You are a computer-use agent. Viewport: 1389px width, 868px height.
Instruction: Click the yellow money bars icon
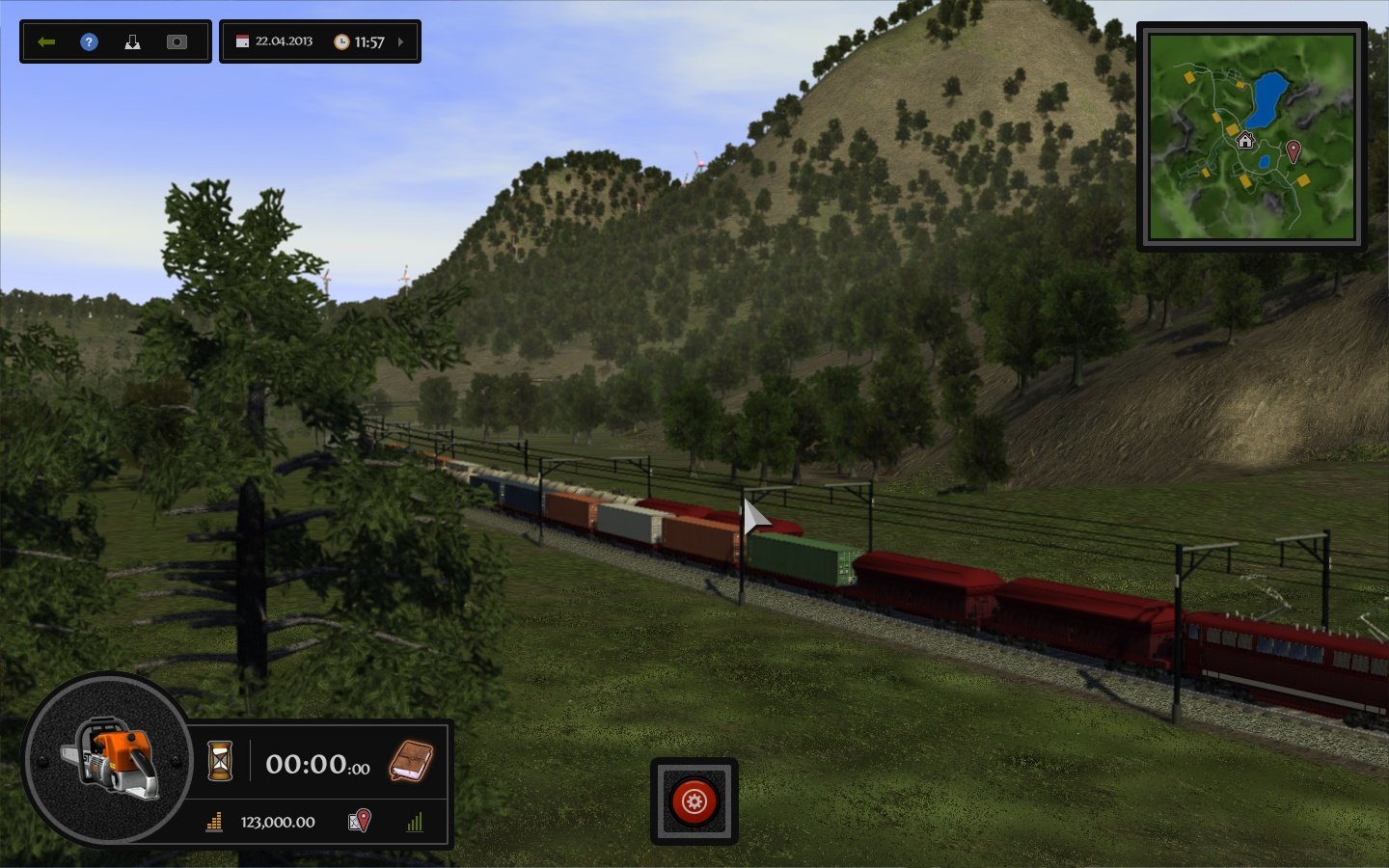pos(213,822)
